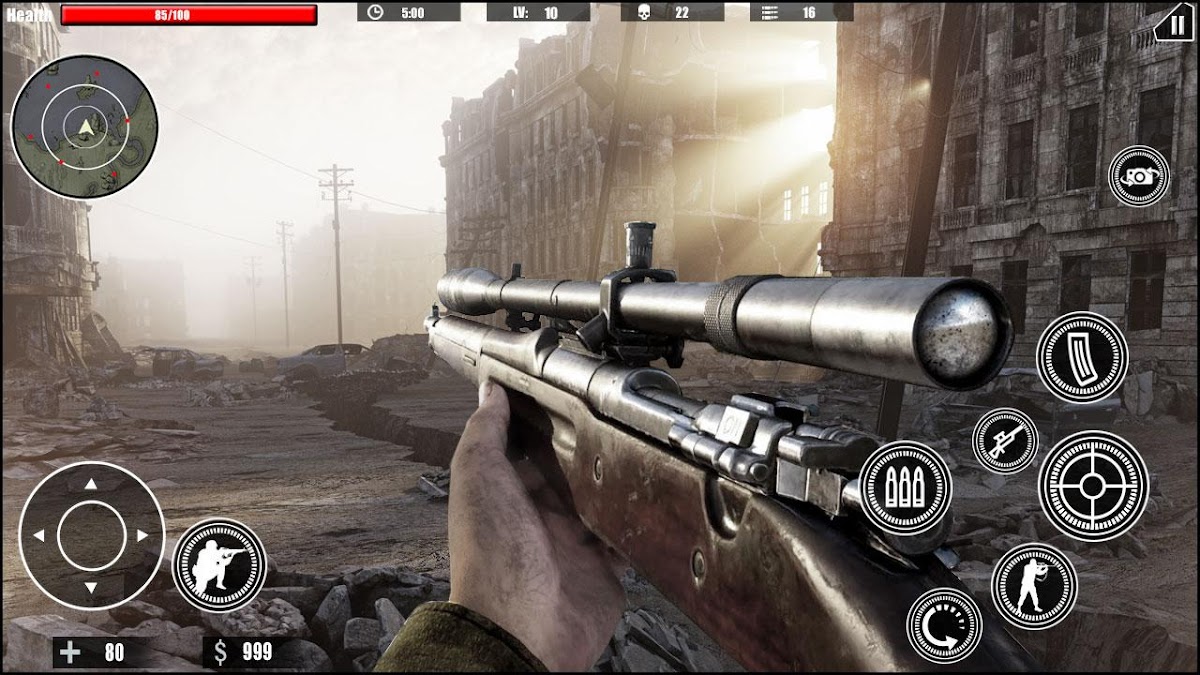Tap the camera view switch button

pos(1139,176)
